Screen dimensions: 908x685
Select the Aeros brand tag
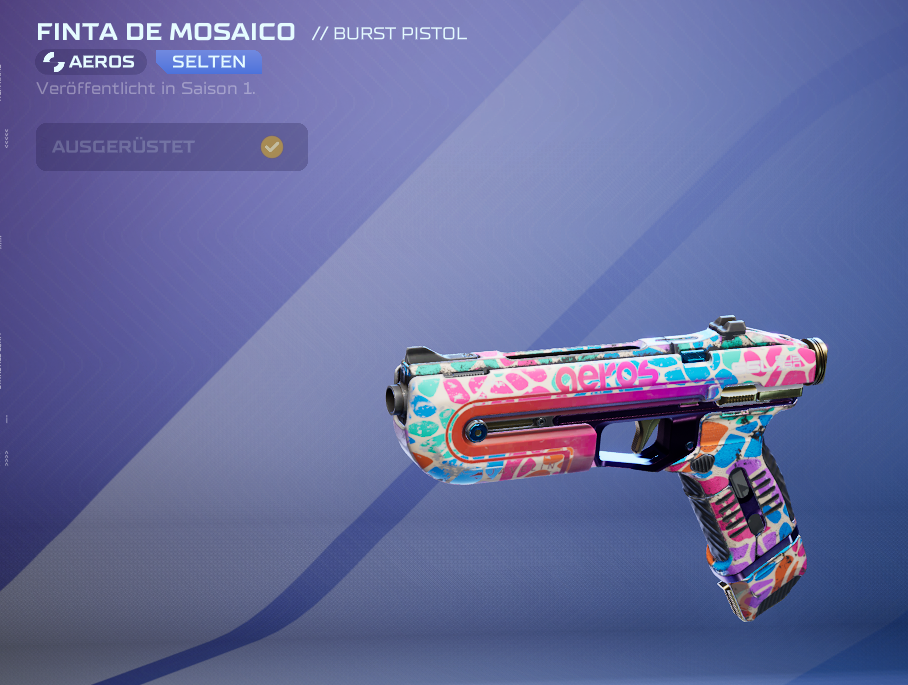point(91,62)
